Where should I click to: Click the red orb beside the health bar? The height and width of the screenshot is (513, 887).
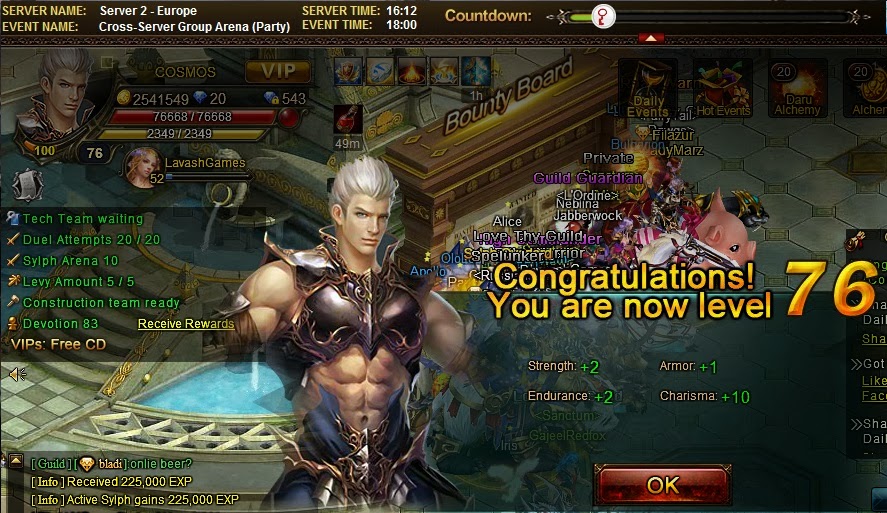(x=289, y=117)
